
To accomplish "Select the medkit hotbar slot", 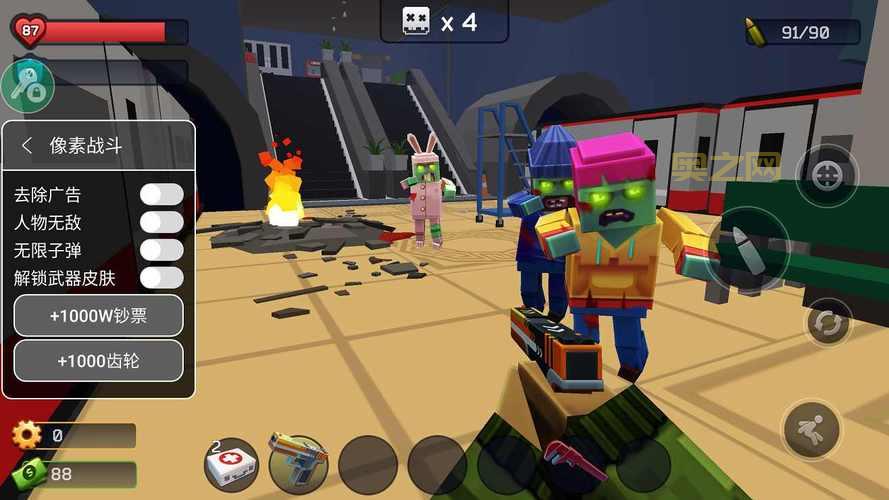I will coord(231,464).
